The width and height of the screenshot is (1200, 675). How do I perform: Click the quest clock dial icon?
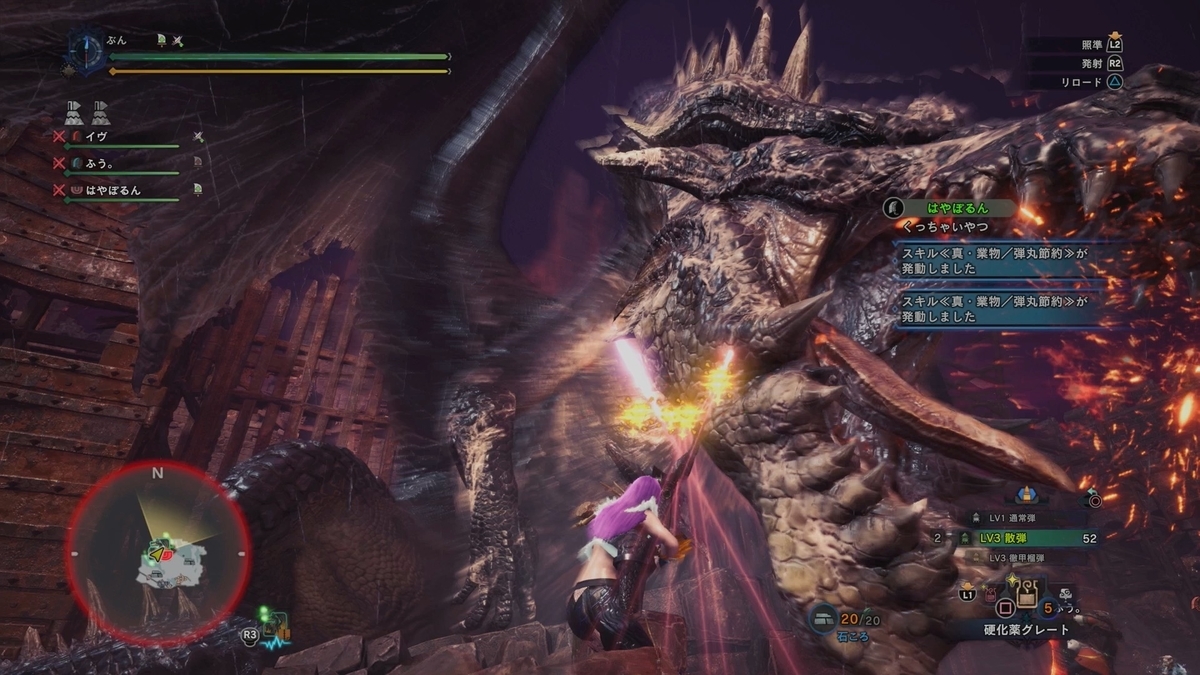coord(84,50)
